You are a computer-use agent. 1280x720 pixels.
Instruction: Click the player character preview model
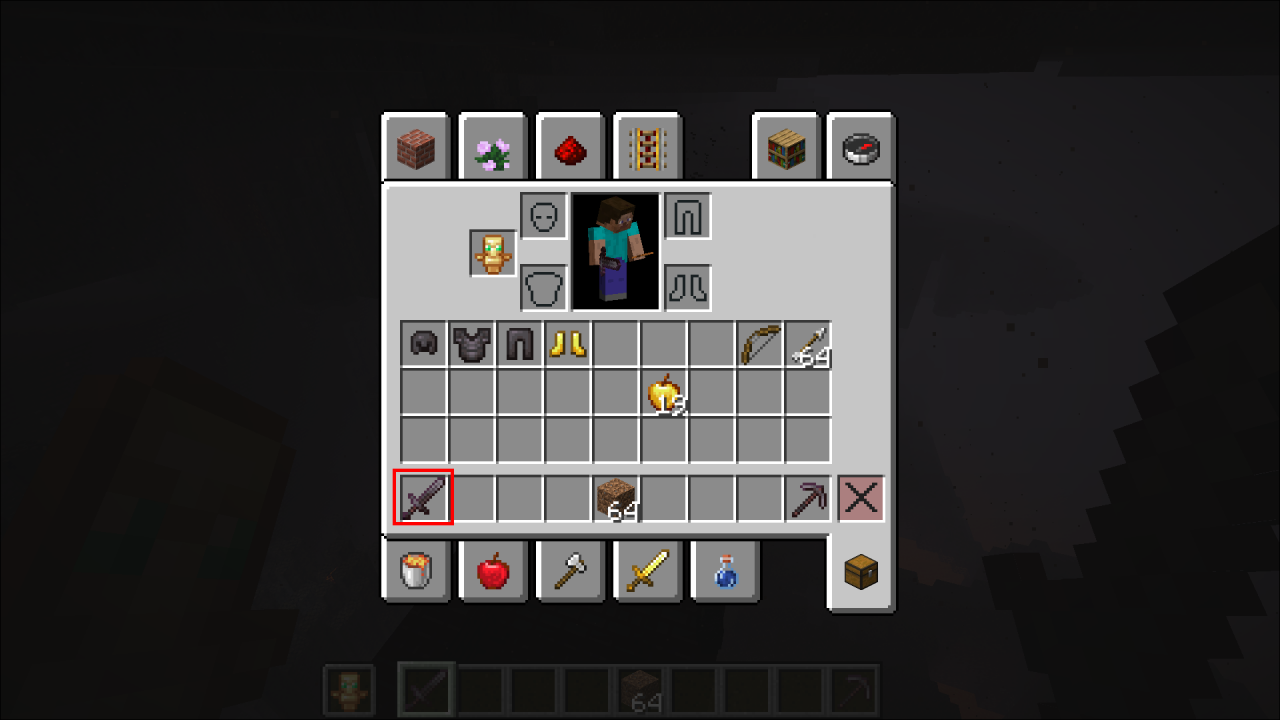615,251
